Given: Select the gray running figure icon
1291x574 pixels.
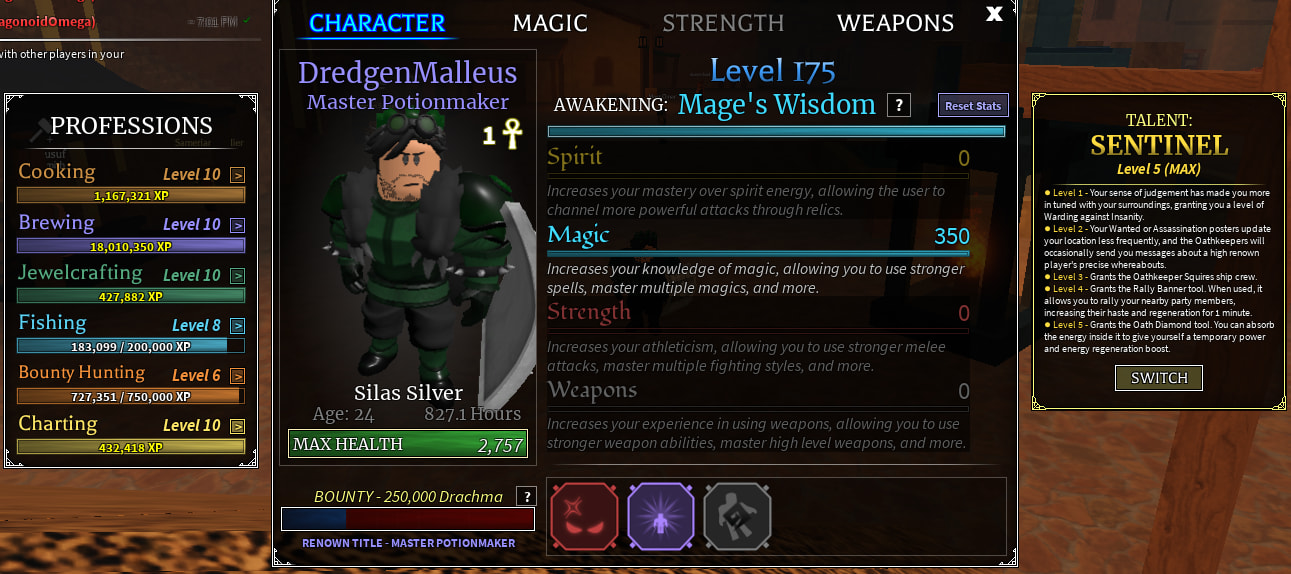Looking at the screenshot, I should [737, 516].
